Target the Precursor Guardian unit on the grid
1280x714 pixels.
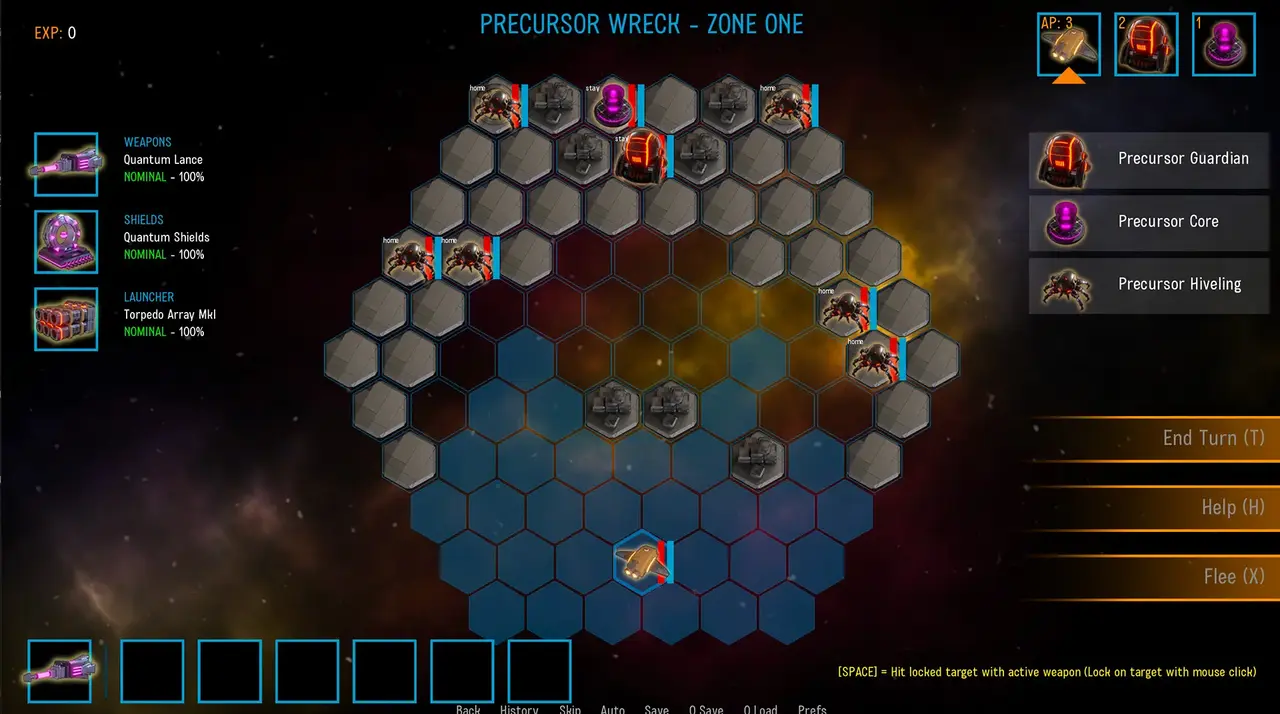click(x=640, y=156)
